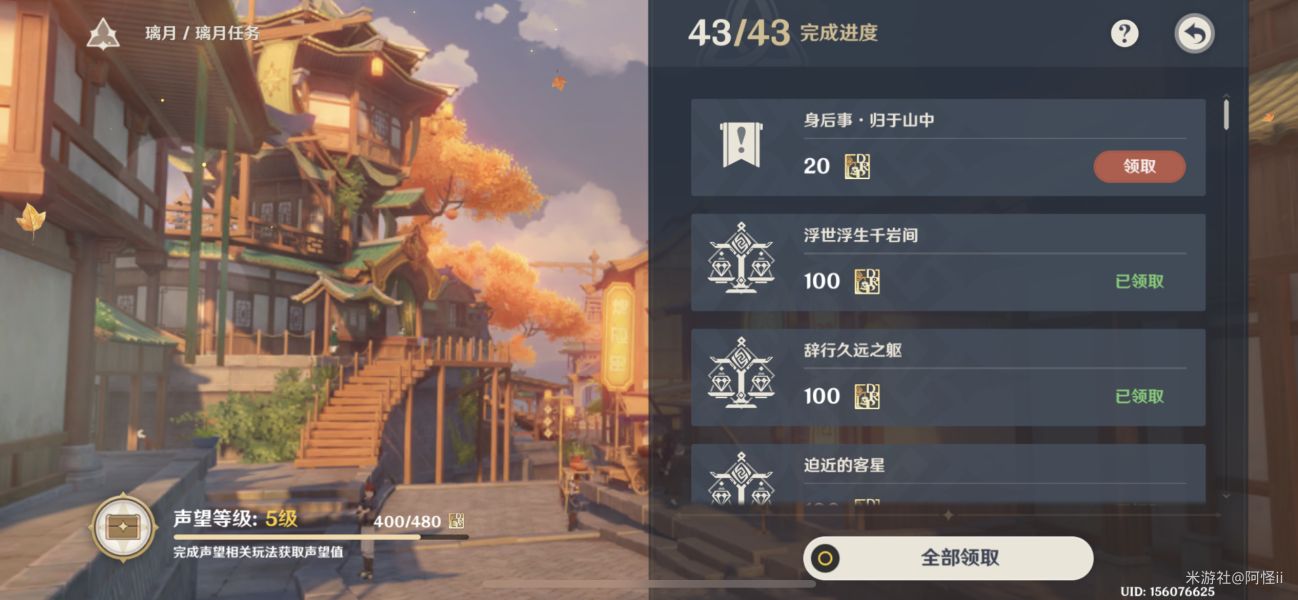The image size is (1298, 600).
Task: Claim all rewards with 全部领取
Action: pos(947,558)
